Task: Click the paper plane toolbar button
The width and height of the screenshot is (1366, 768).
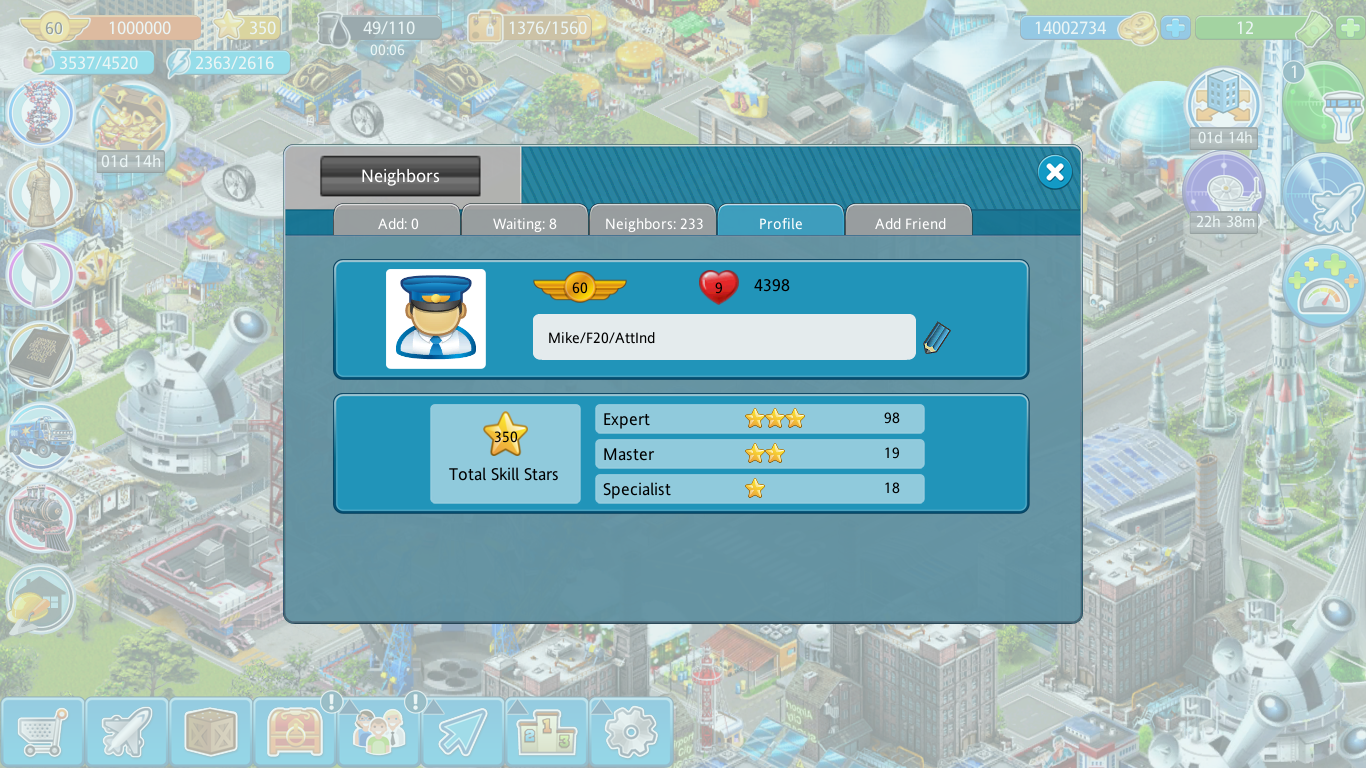Action: coord(462,732)
